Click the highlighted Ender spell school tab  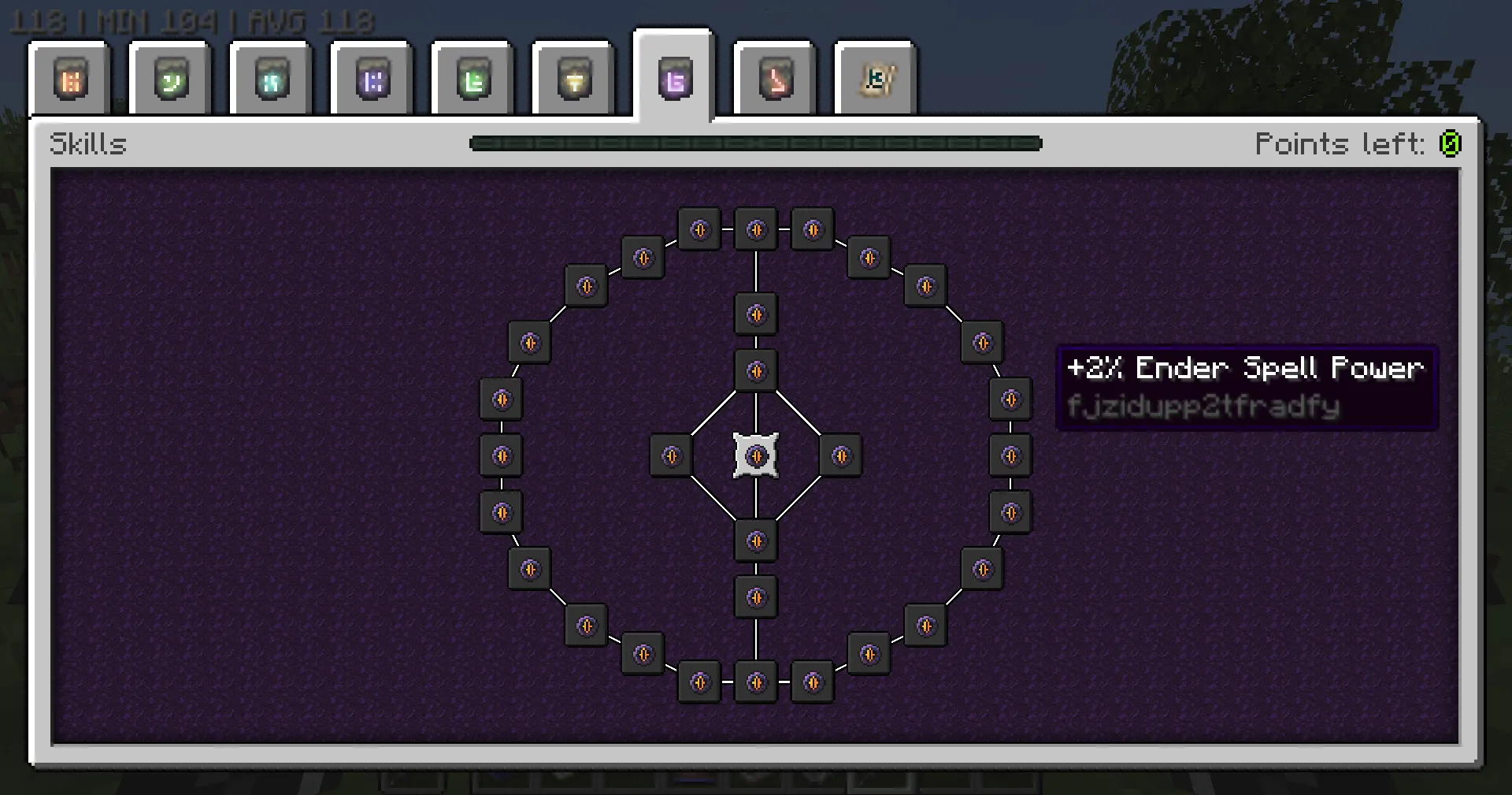pos(673,79)
